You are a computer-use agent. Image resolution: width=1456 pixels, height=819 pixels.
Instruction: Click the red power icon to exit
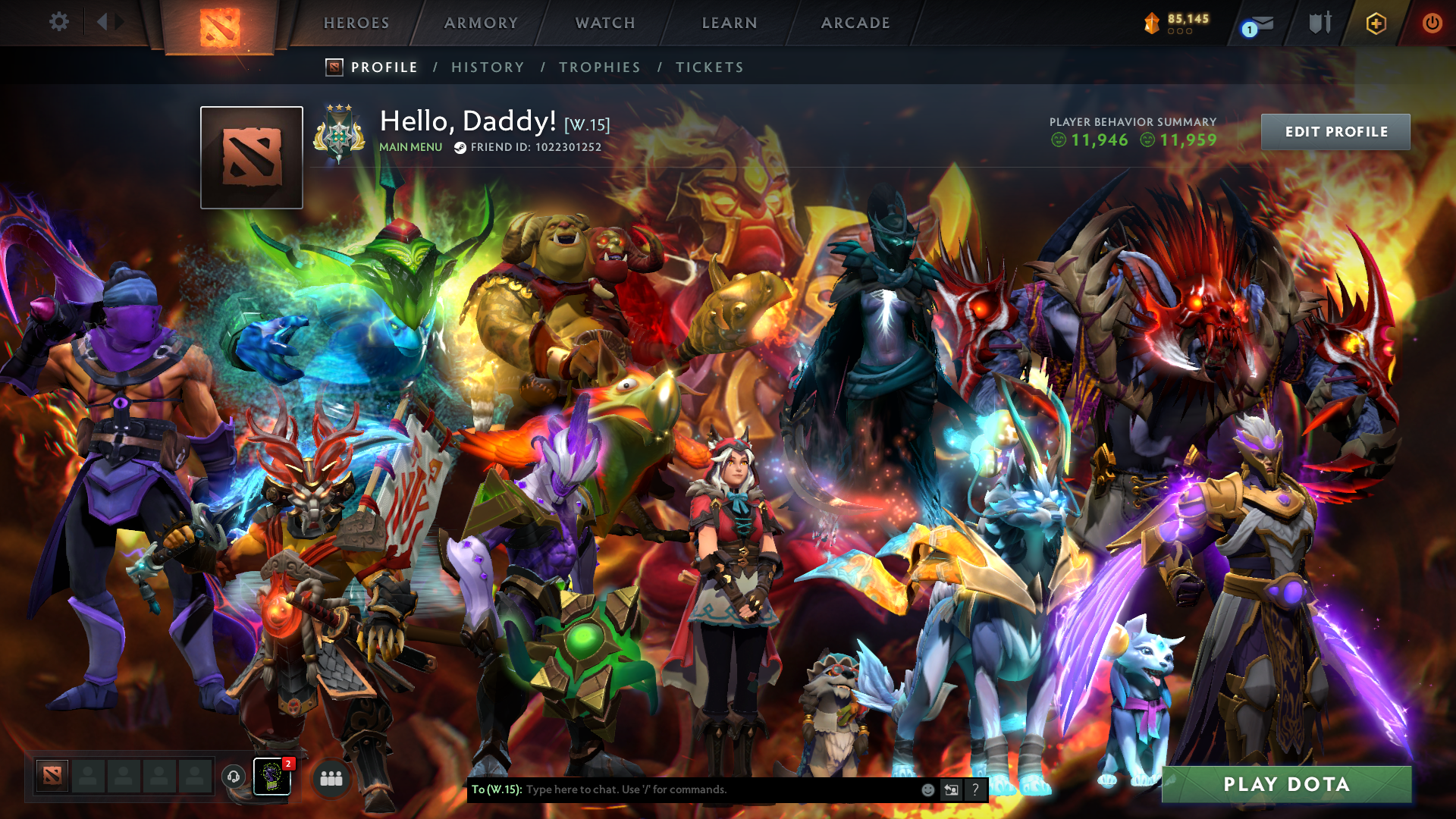(x=1432, y=23)
